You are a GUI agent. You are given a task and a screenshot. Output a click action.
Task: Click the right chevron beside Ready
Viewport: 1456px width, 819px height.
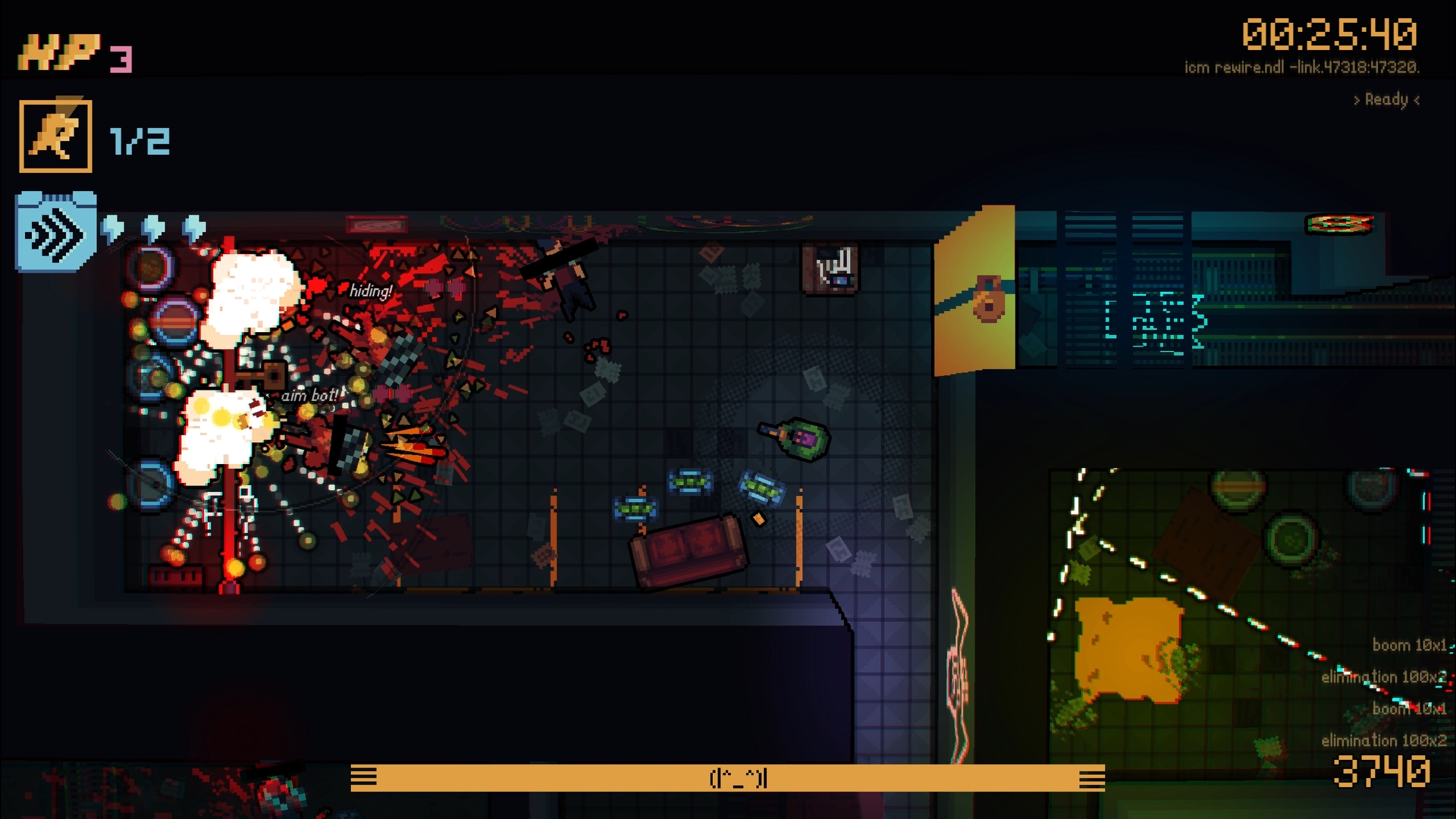point(1416,98)
